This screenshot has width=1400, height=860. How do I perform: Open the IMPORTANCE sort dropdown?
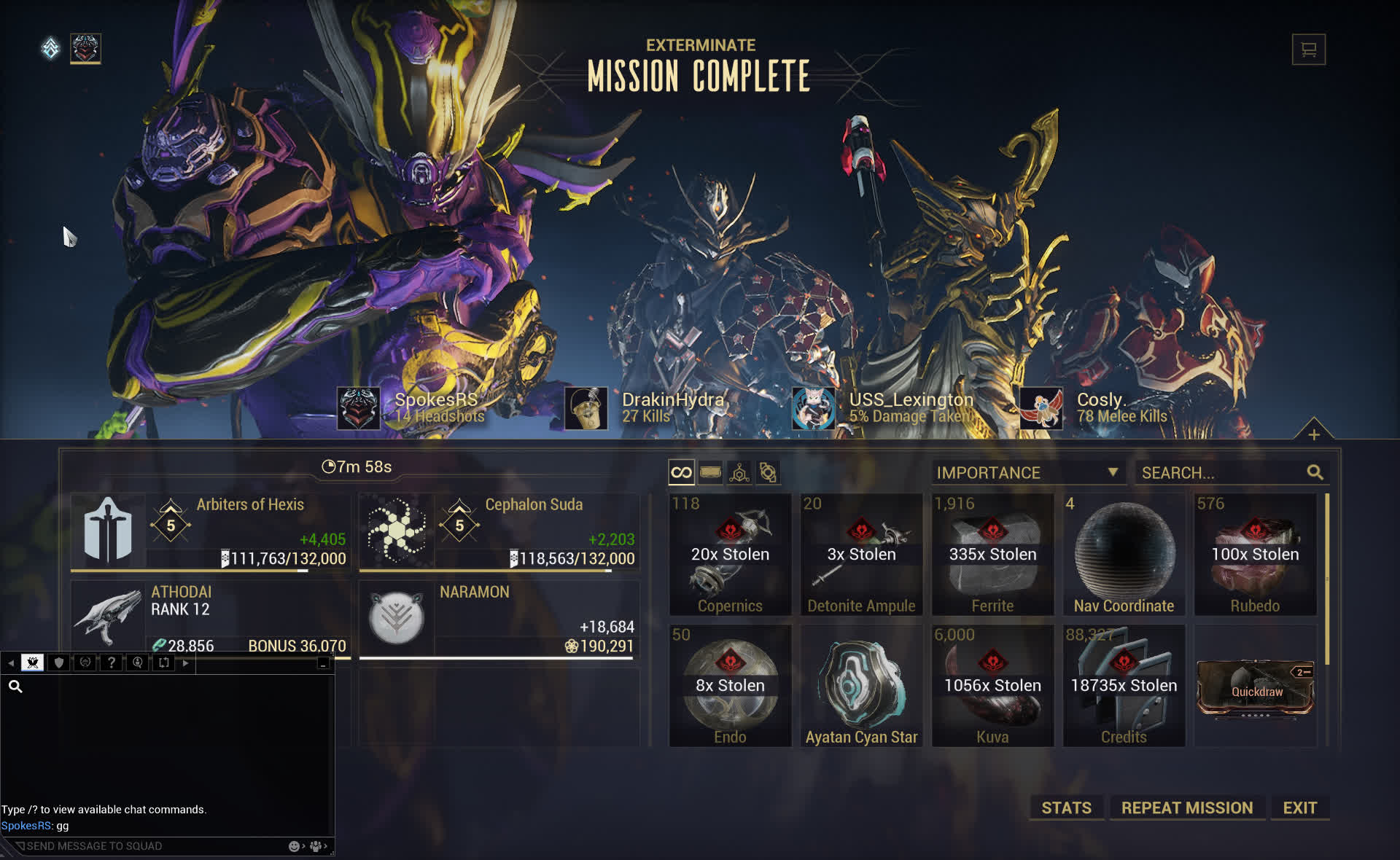tap(1027, 473)
